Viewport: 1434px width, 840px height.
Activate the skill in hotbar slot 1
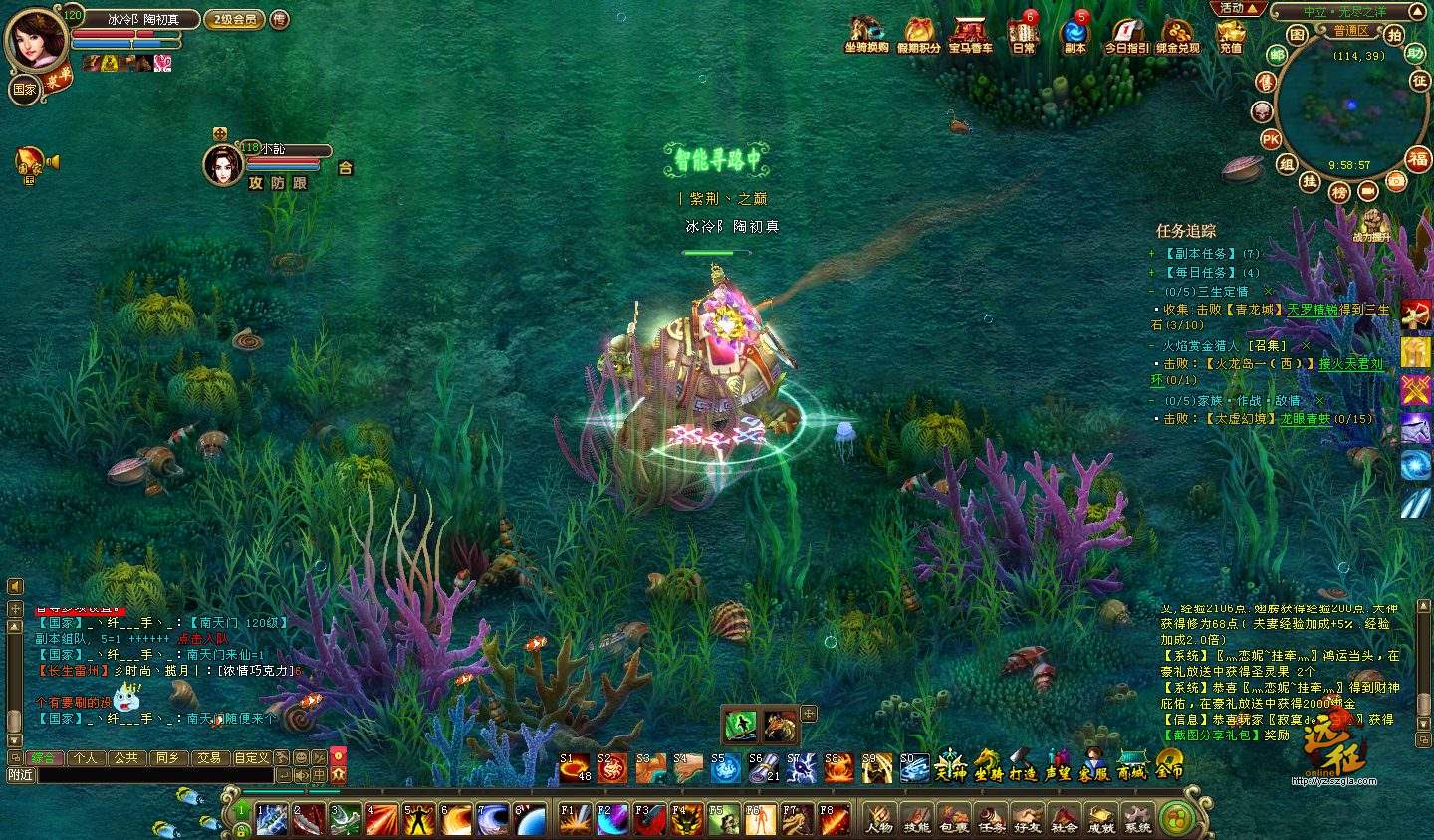pyautogui.click(x=272, y=819)
